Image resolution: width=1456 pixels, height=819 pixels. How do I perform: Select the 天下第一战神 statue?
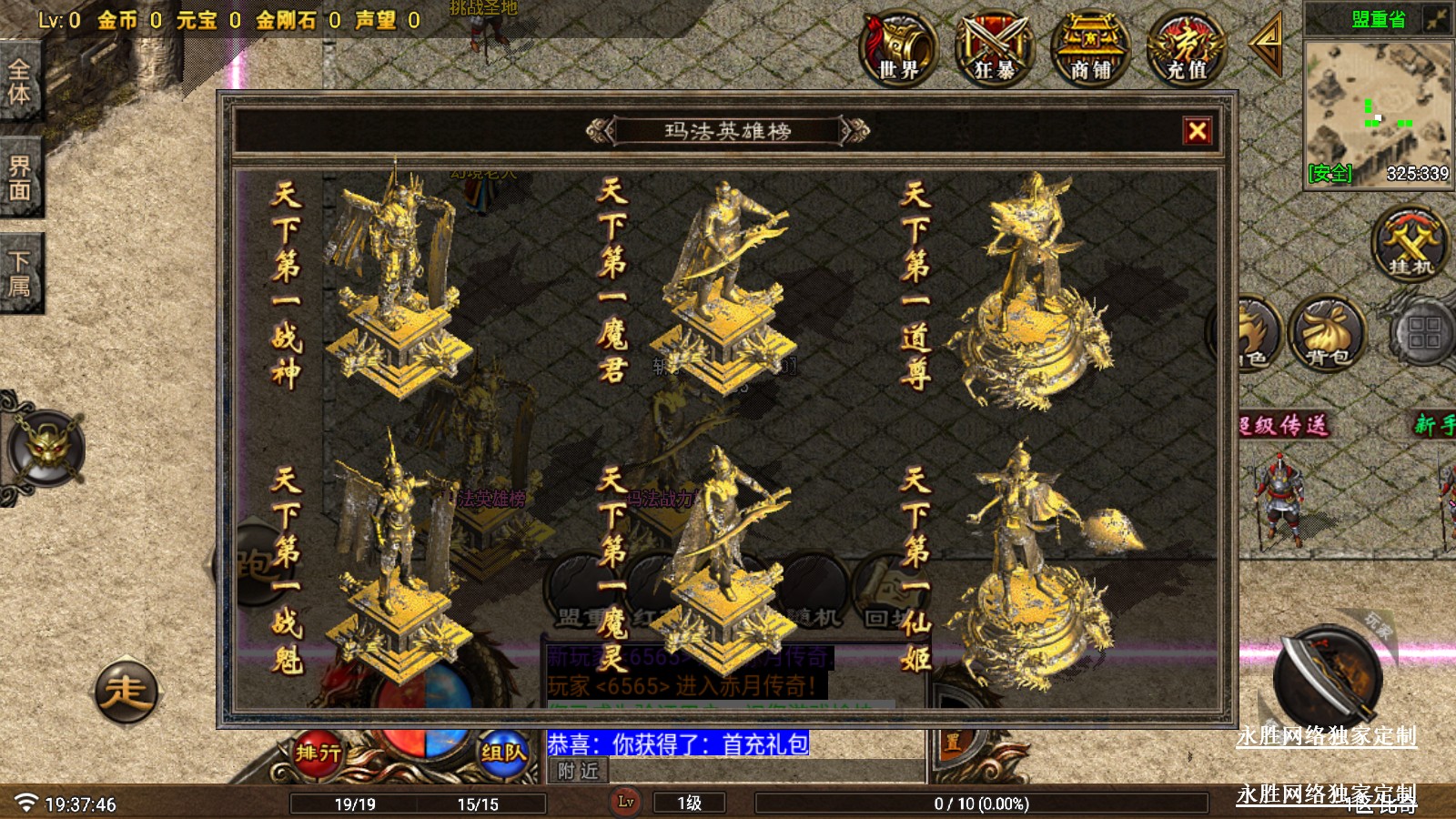click(396, 282)
